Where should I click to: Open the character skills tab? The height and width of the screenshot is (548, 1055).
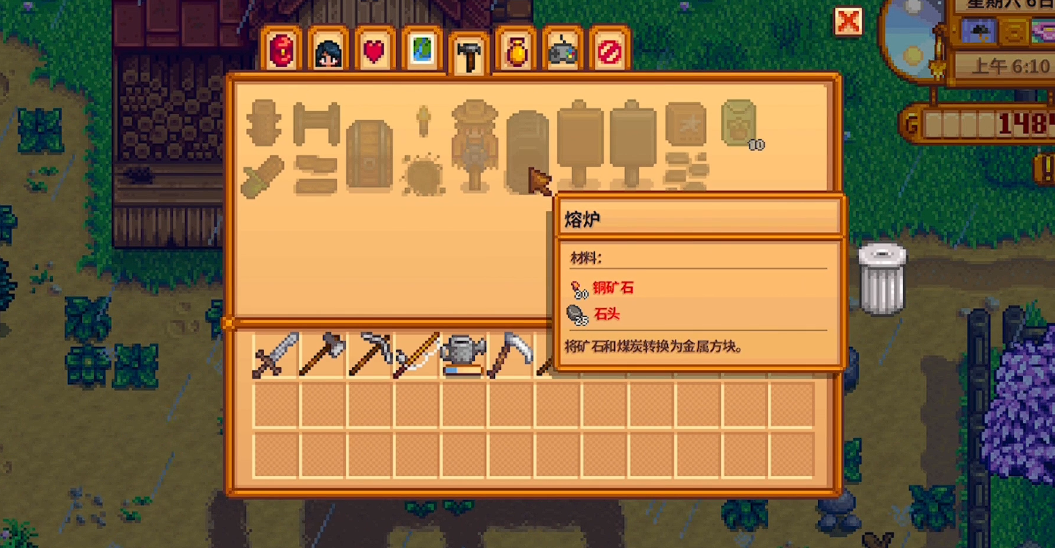[327, 51]
